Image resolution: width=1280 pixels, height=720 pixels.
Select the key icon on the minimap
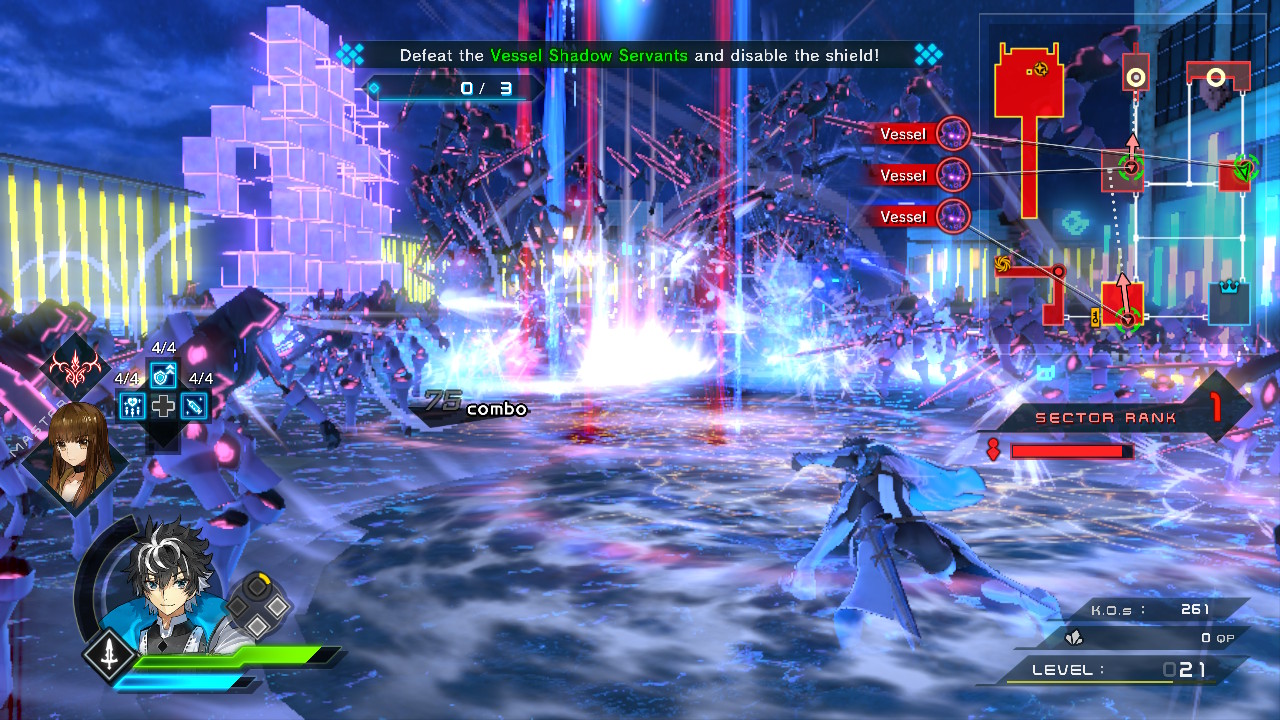(x=1095, y=318)
